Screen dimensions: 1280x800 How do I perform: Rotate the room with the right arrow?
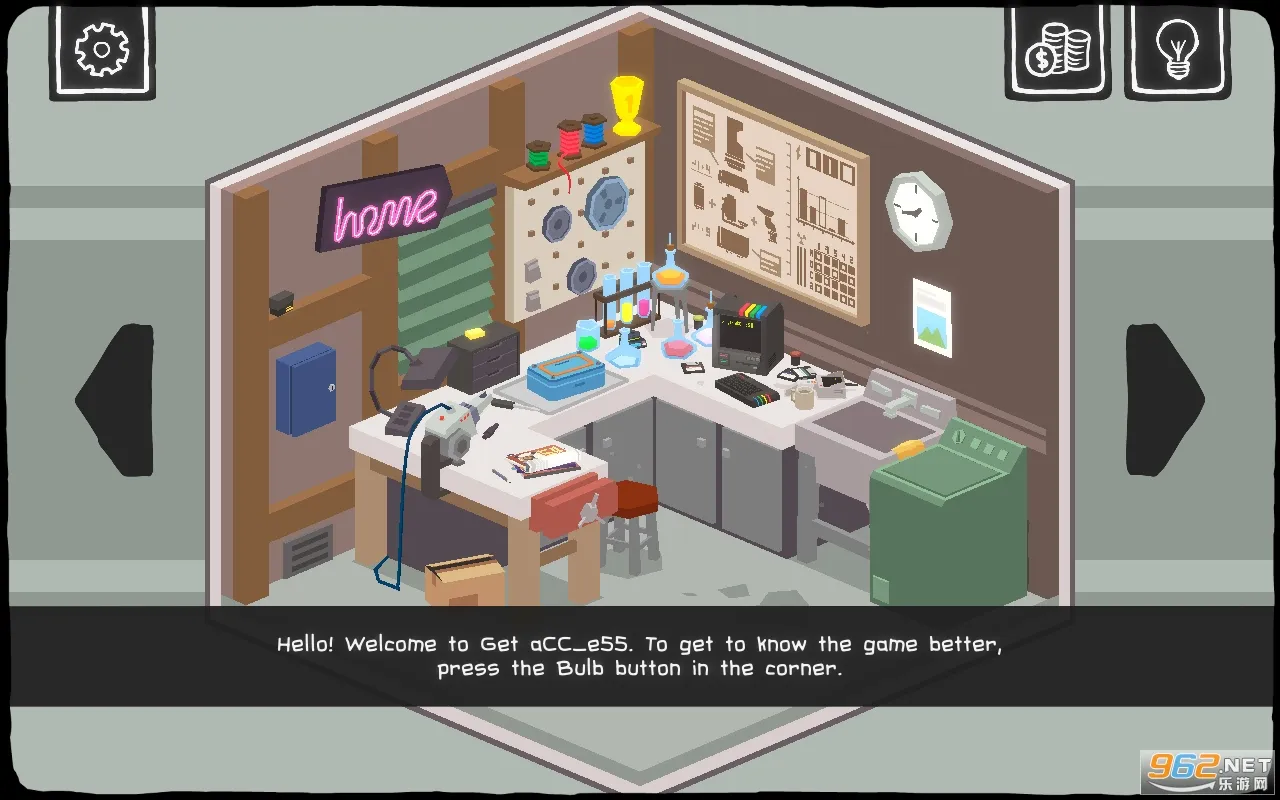coord(1164,400)
